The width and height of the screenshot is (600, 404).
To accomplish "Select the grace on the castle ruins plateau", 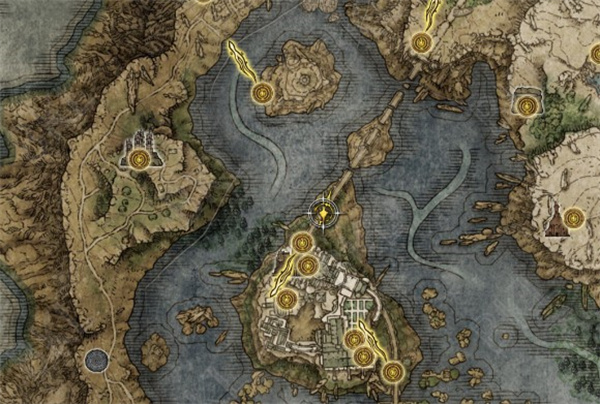I will click(x=139, y=157).
